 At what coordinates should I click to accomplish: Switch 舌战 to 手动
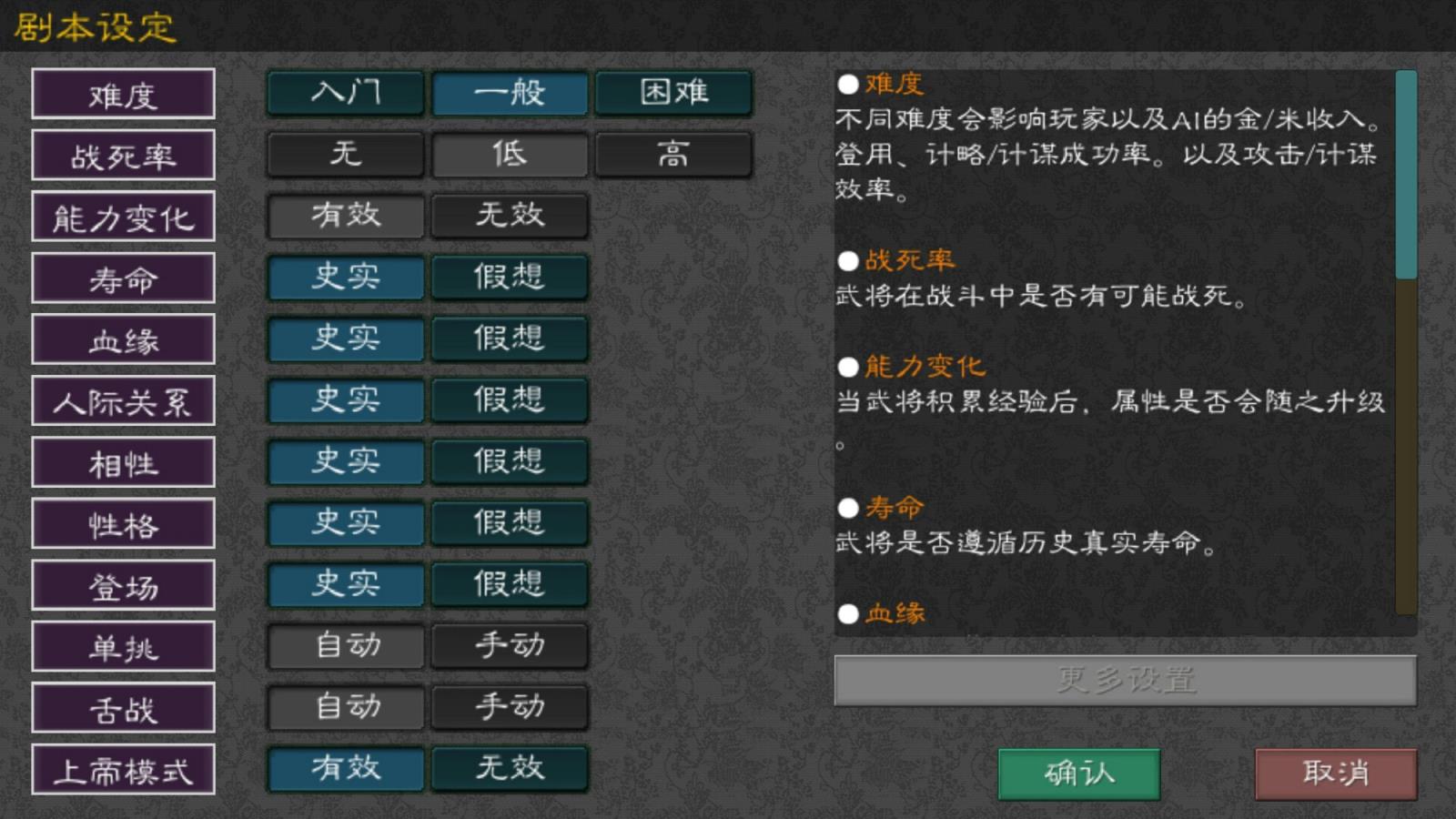coord(510,708)
